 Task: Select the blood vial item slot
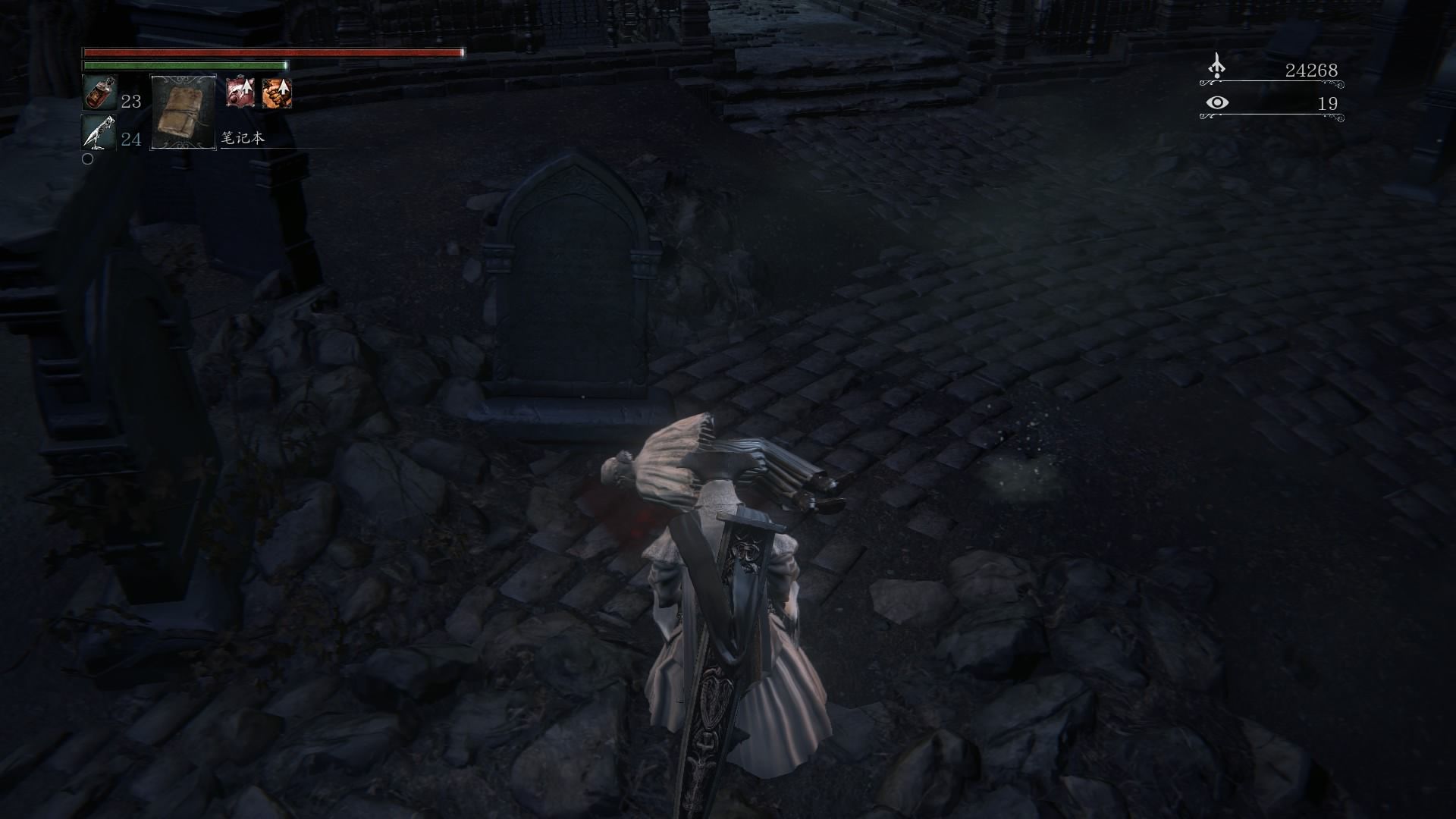point(99,93)
